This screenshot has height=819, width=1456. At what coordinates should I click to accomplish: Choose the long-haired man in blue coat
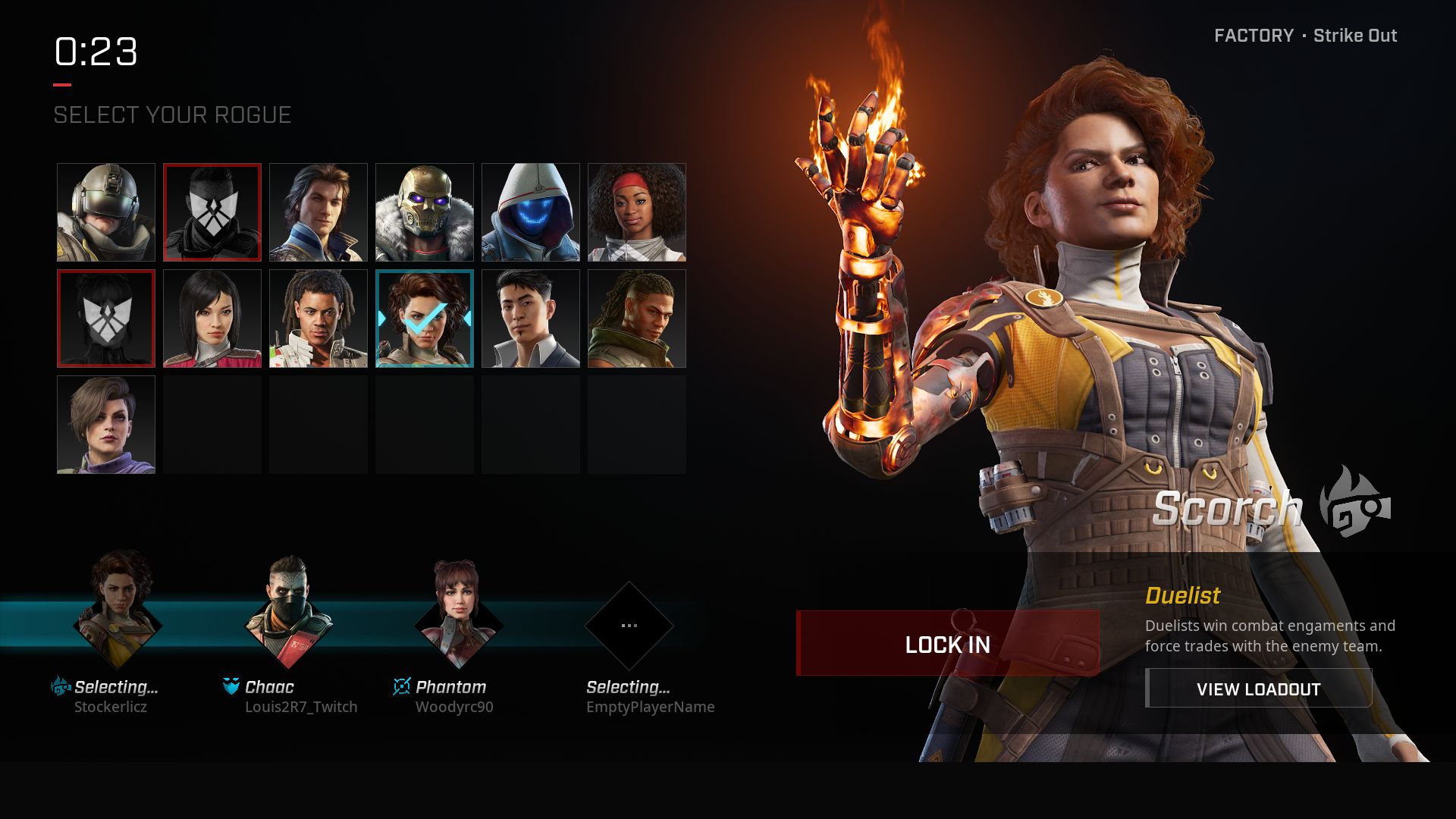(318, 212)
